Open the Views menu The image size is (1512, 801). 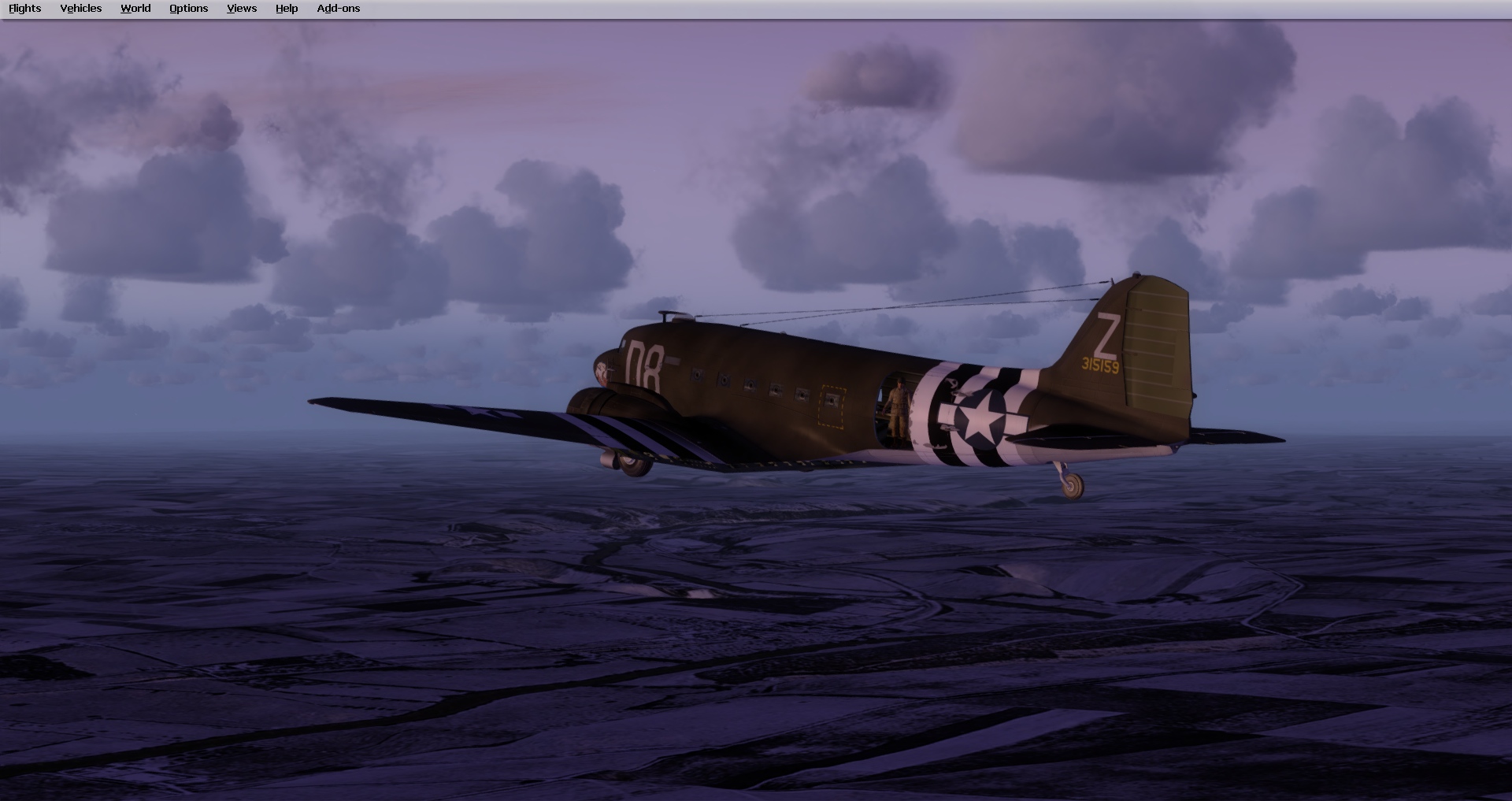click(x=241, y=8)
